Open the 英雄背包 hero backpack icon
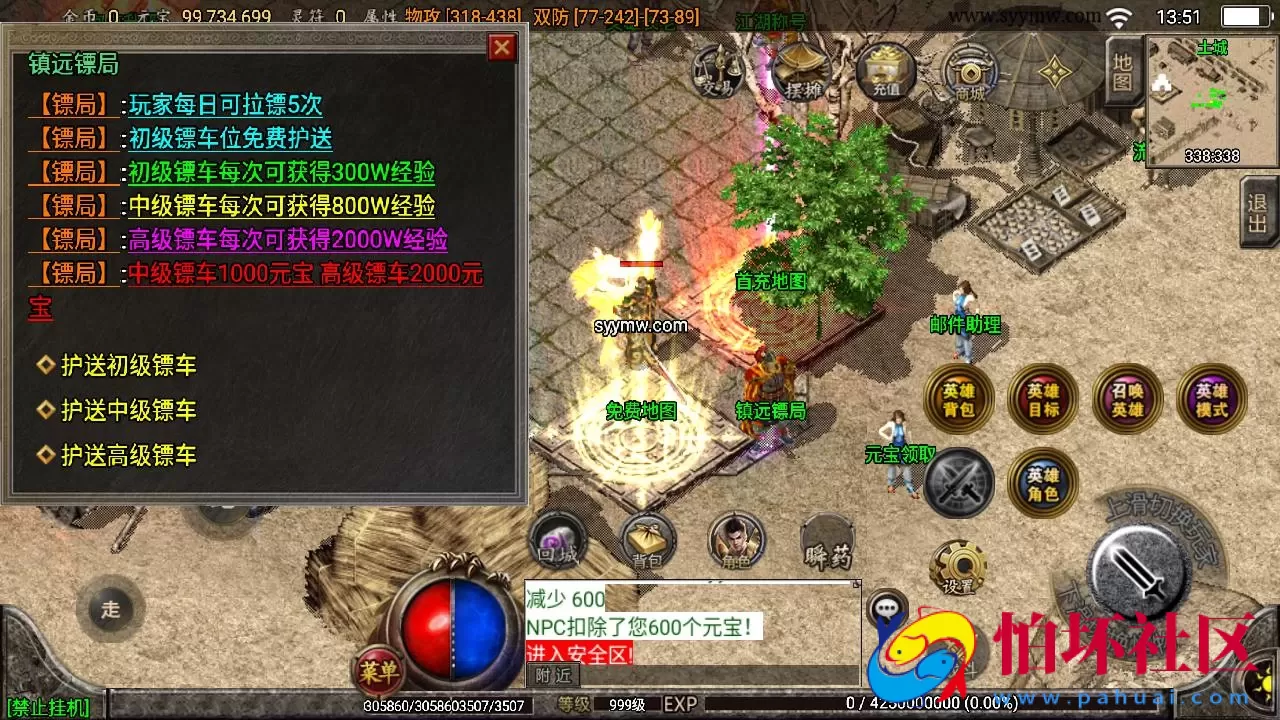This screenshot has width=1280, height=720. (957, 398)
